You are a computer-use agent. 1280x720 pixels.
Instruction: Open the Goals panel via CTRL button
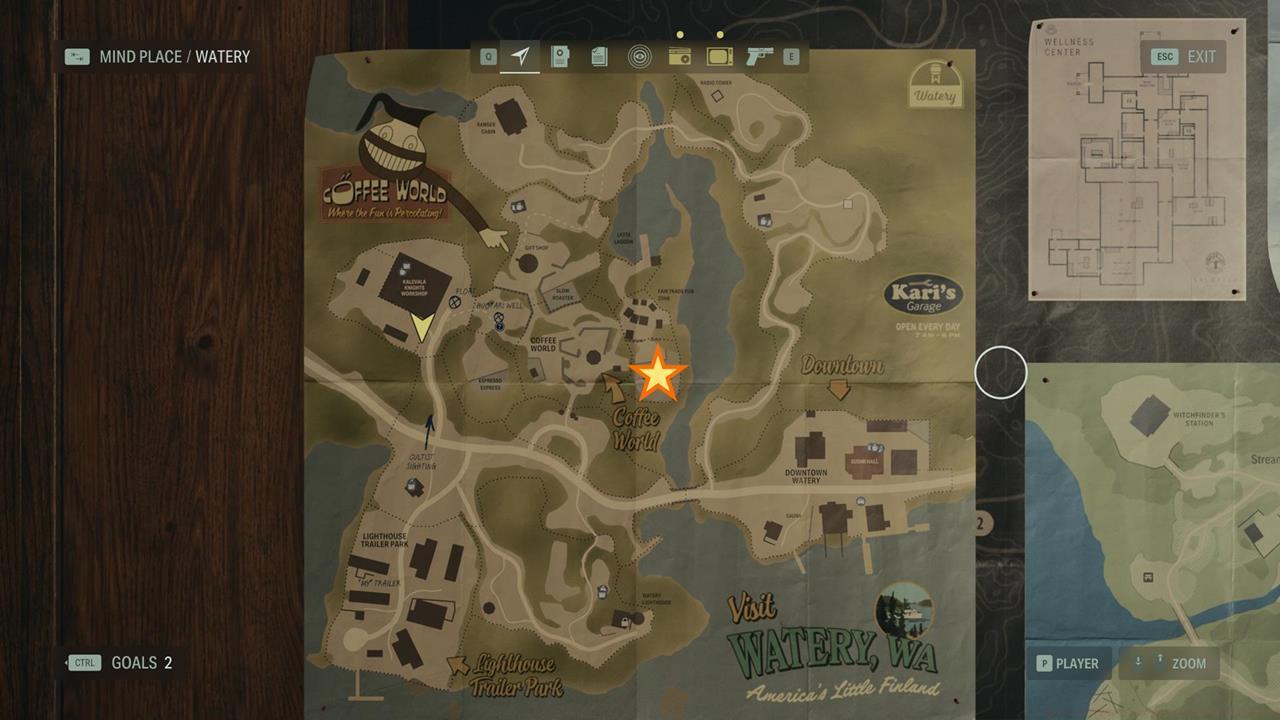point(84,662)
